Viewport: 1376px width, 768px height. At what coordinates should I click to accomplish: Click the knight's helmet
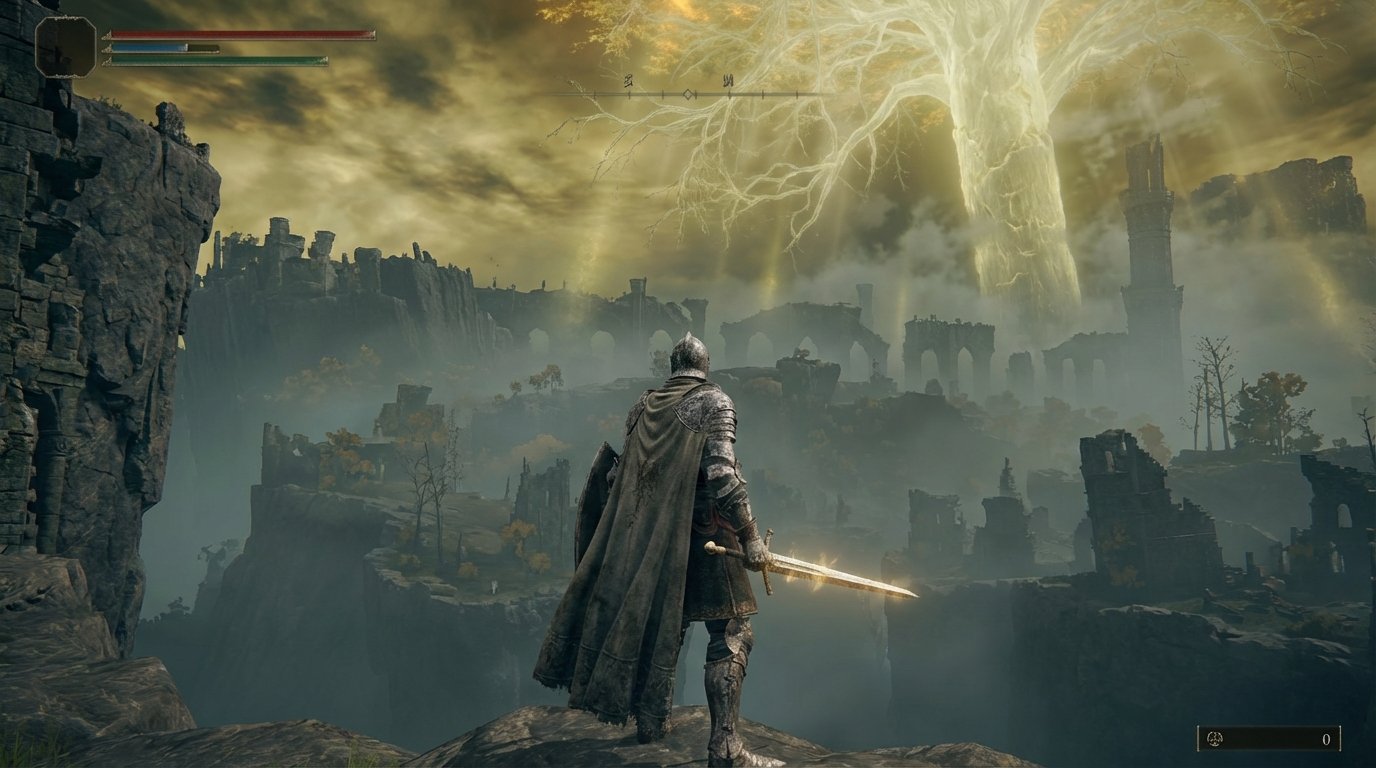[x=688, y=352]
